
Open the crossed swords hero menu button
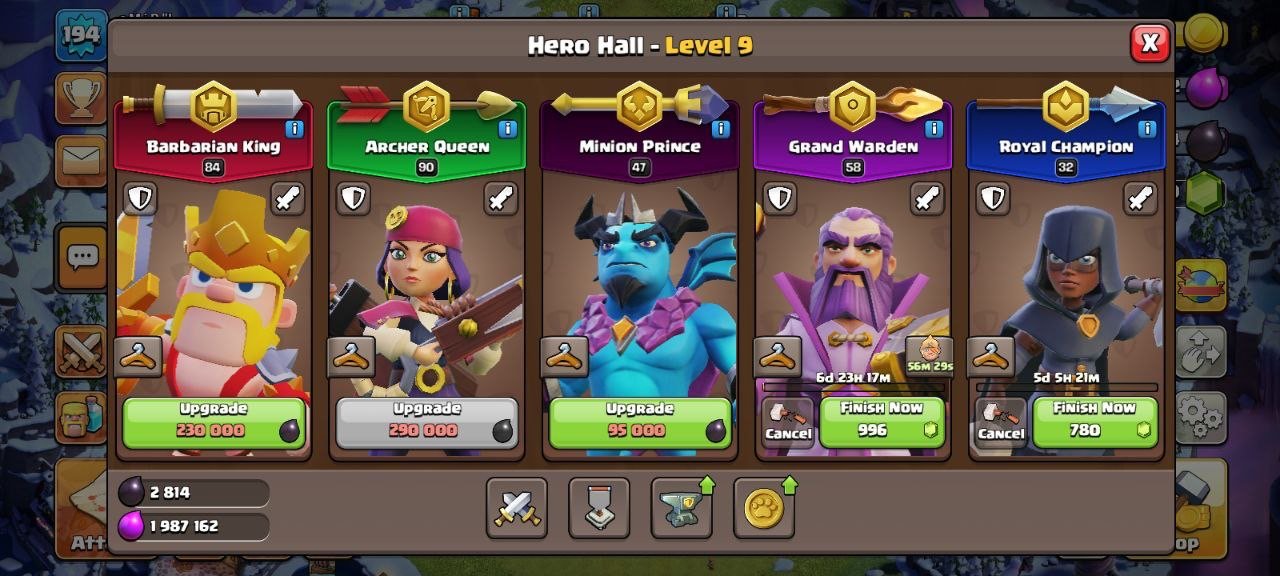pos(517,508)
